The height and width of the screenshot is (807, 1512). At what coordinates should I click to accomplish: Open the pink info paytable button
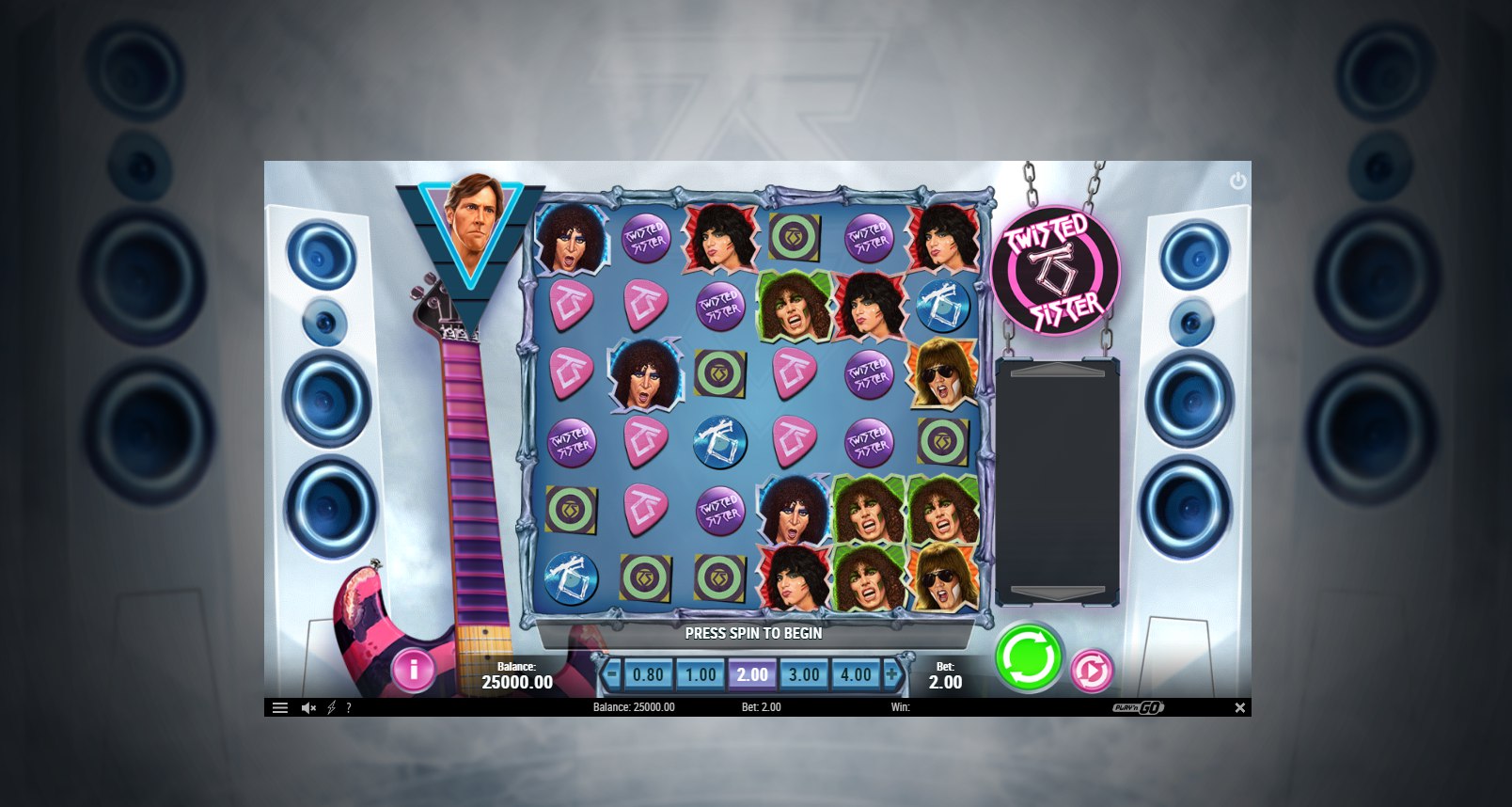413,669
